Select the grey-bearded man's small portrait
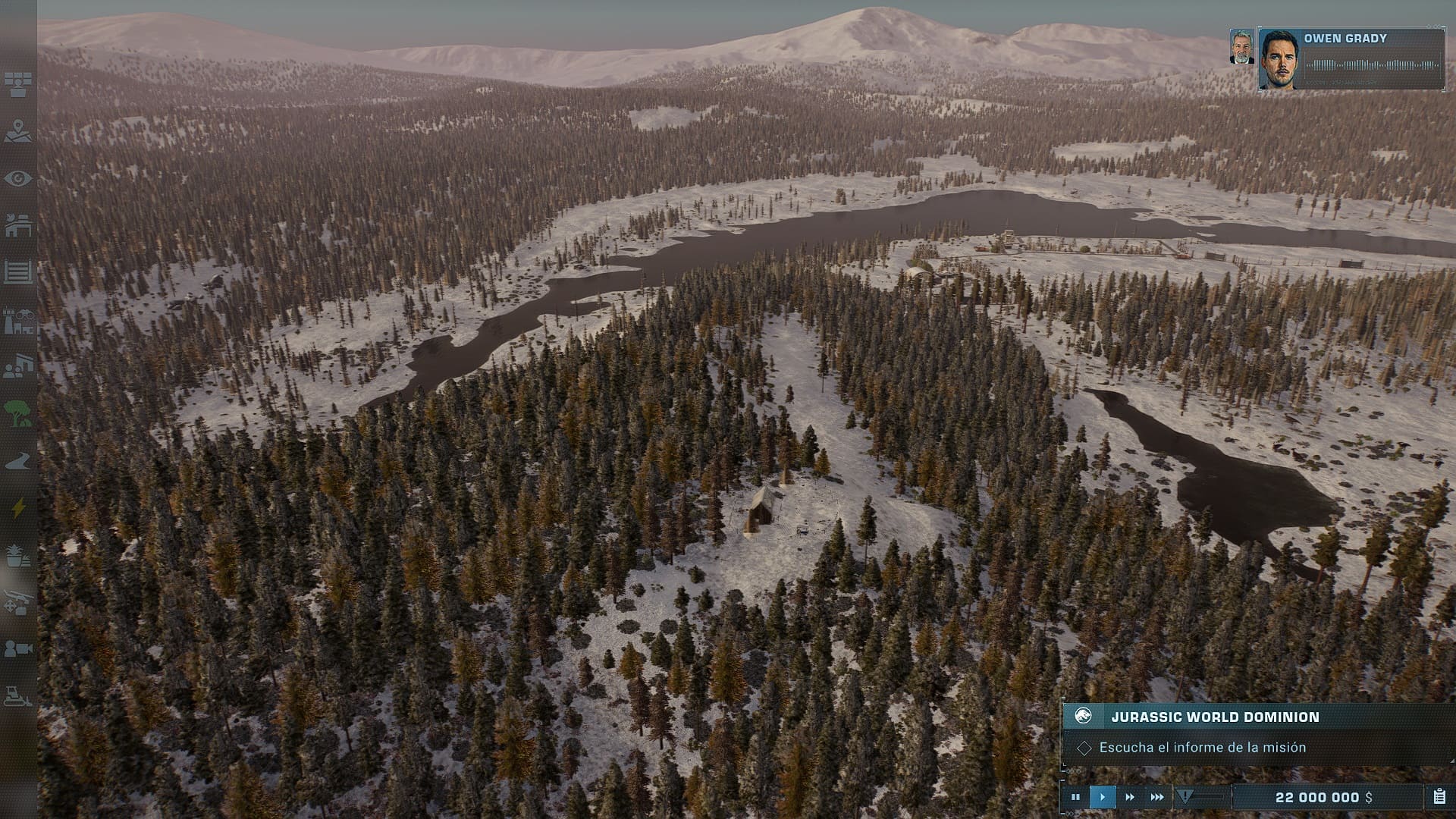The width and height of the screenshot is (1456, 819). (1241, 47)
